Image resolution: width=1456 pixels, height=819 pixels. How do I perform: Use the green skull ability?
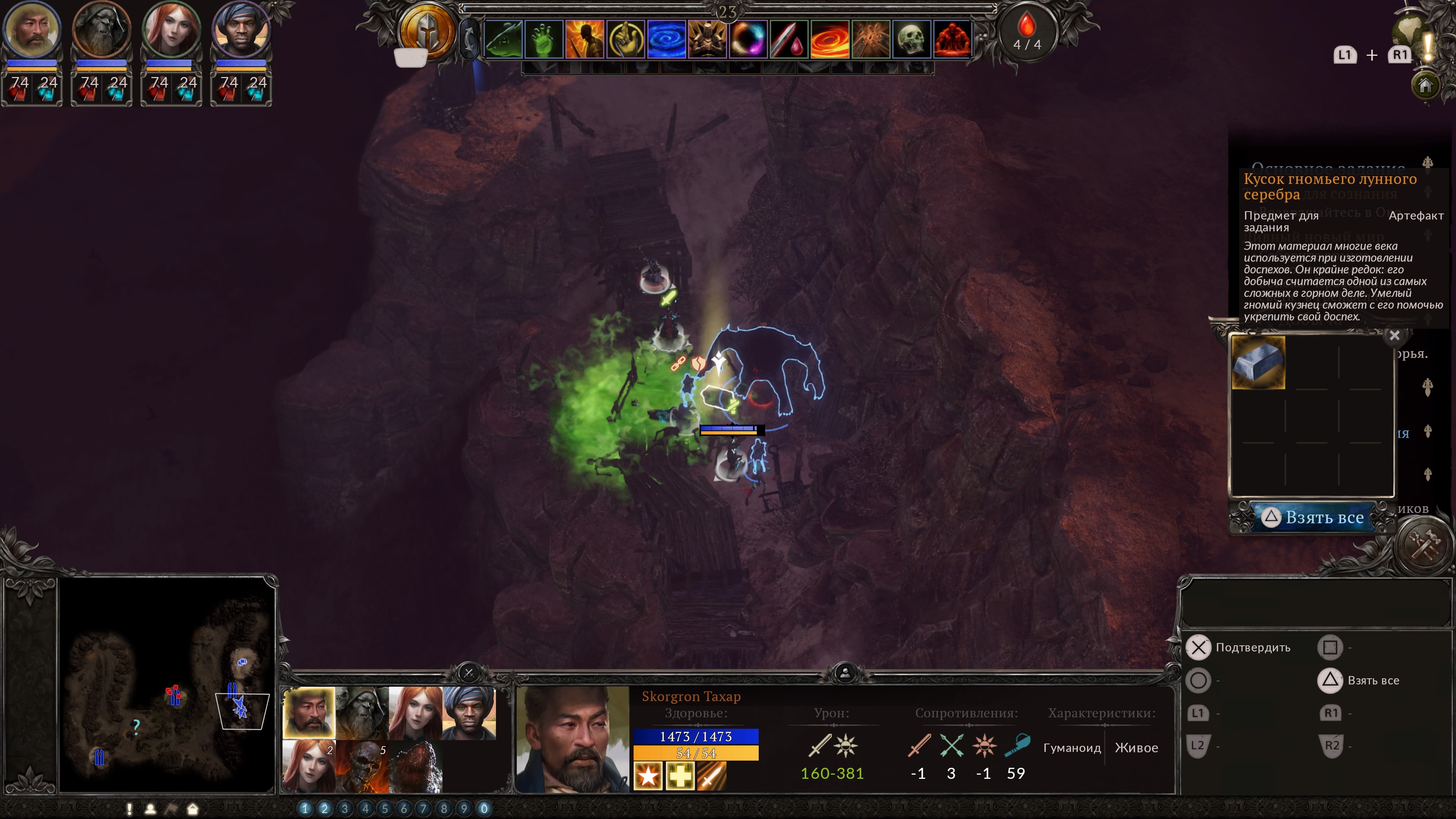[911, 39]
